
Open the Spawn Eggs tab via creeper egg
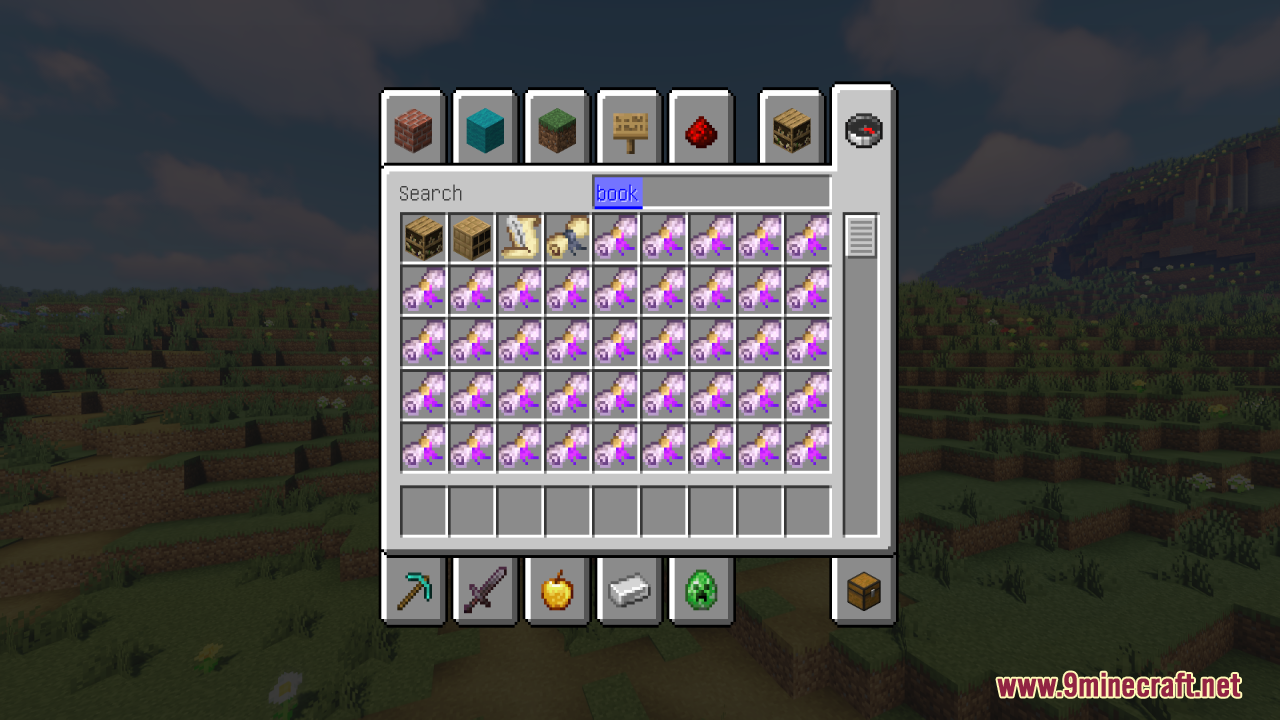point(700,590)
